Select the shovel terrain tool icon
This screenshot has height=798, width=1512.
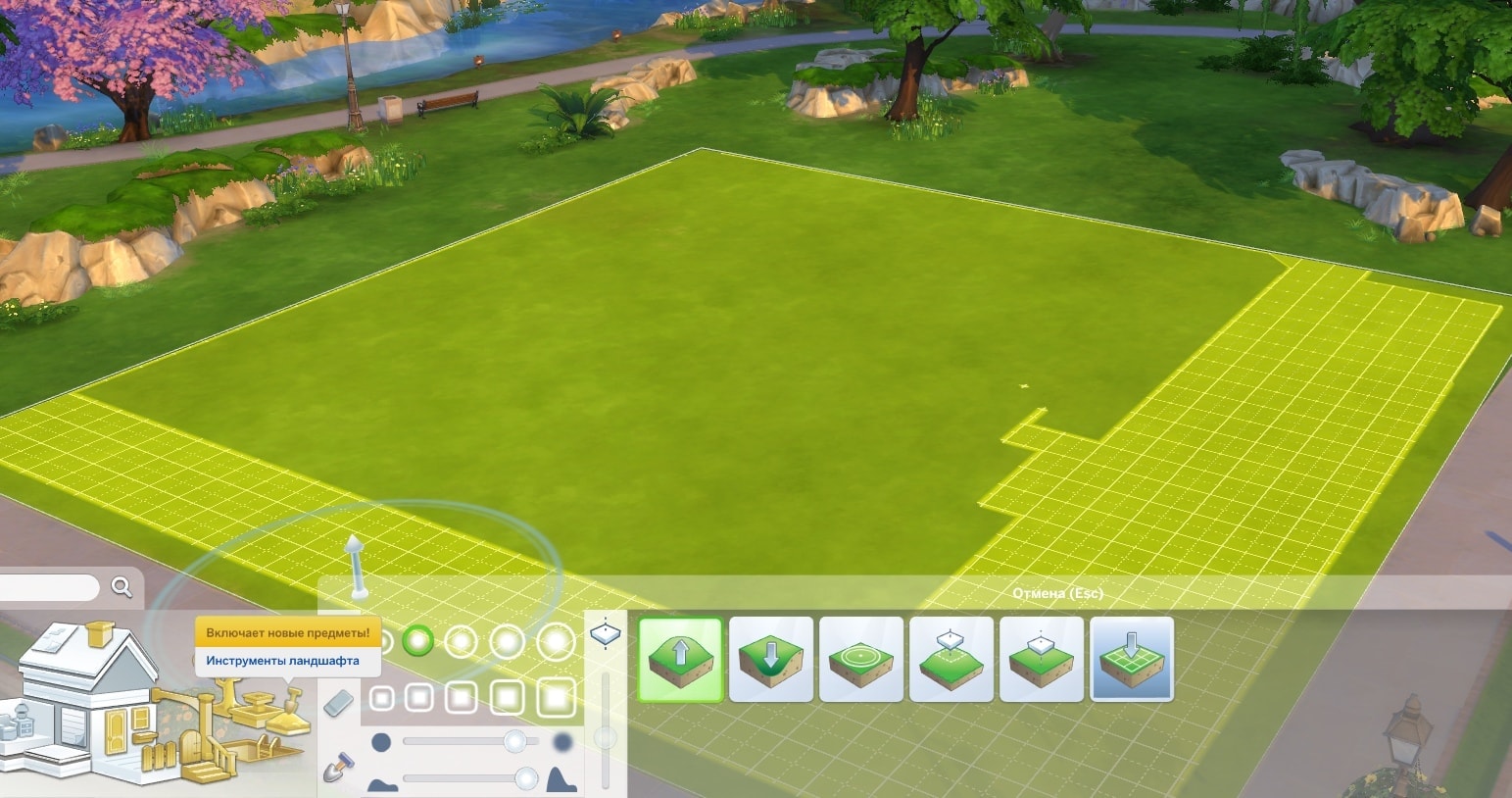pos(339,766)
